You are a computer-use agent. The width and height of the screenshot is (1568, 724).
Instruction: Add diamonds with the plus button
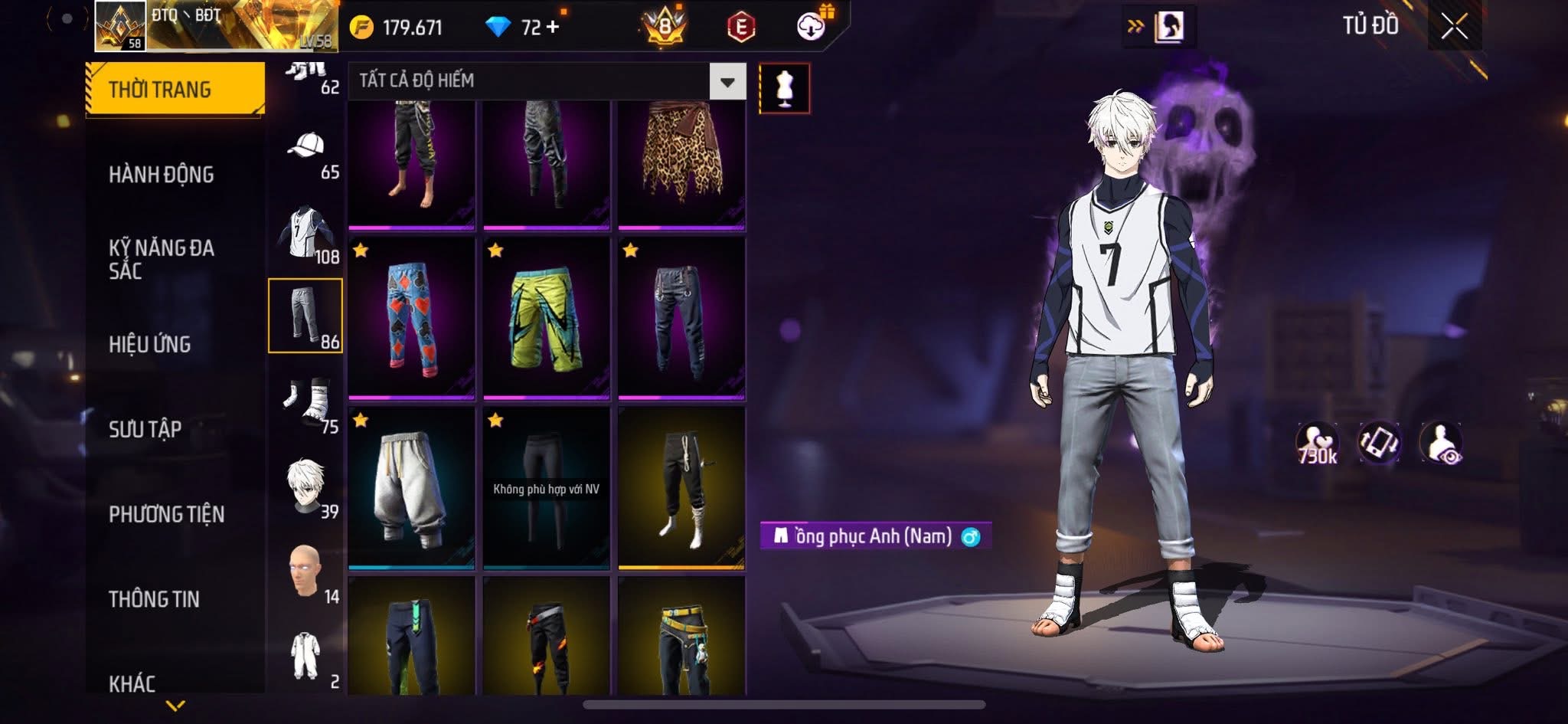click(552, 27)
